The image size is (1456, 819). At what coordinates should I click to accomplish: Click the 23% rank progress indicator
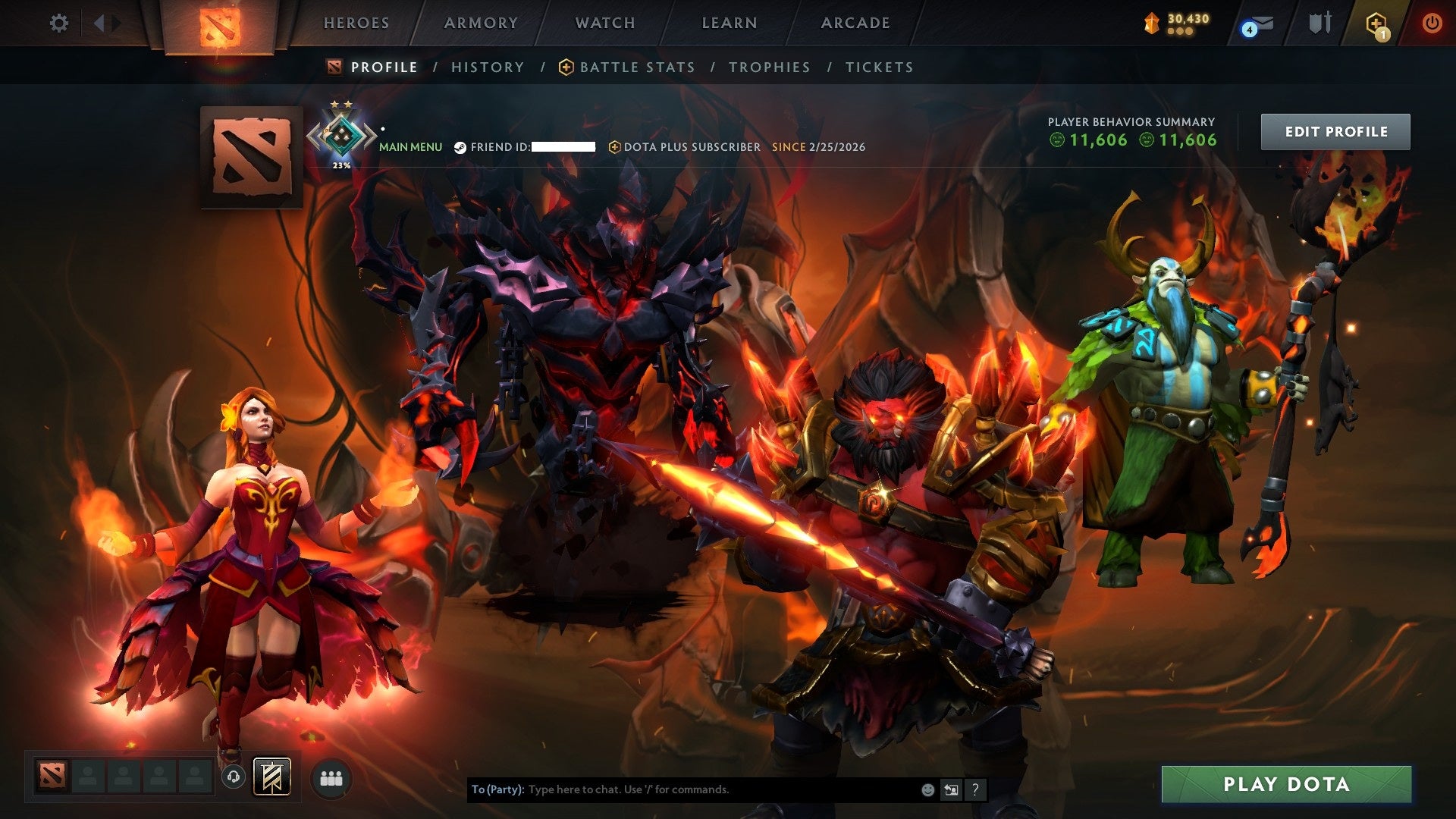tap(340, 163)
